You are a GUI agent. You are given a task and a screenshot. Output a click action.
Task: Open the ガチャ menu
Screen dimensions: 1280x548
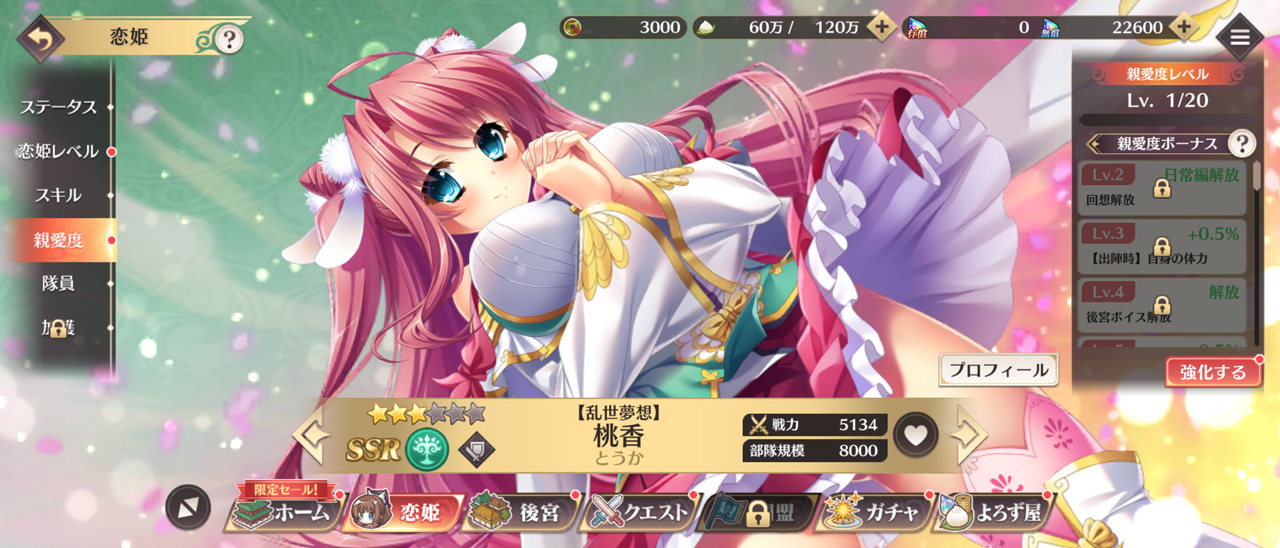(x=875, y=513)
